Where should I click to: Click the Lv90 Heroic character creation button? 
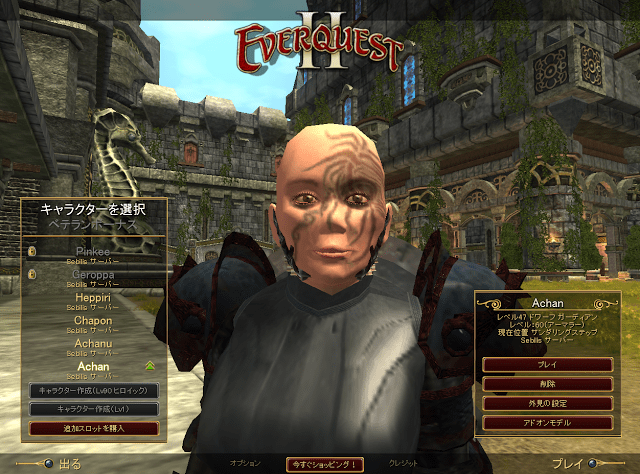93,390
